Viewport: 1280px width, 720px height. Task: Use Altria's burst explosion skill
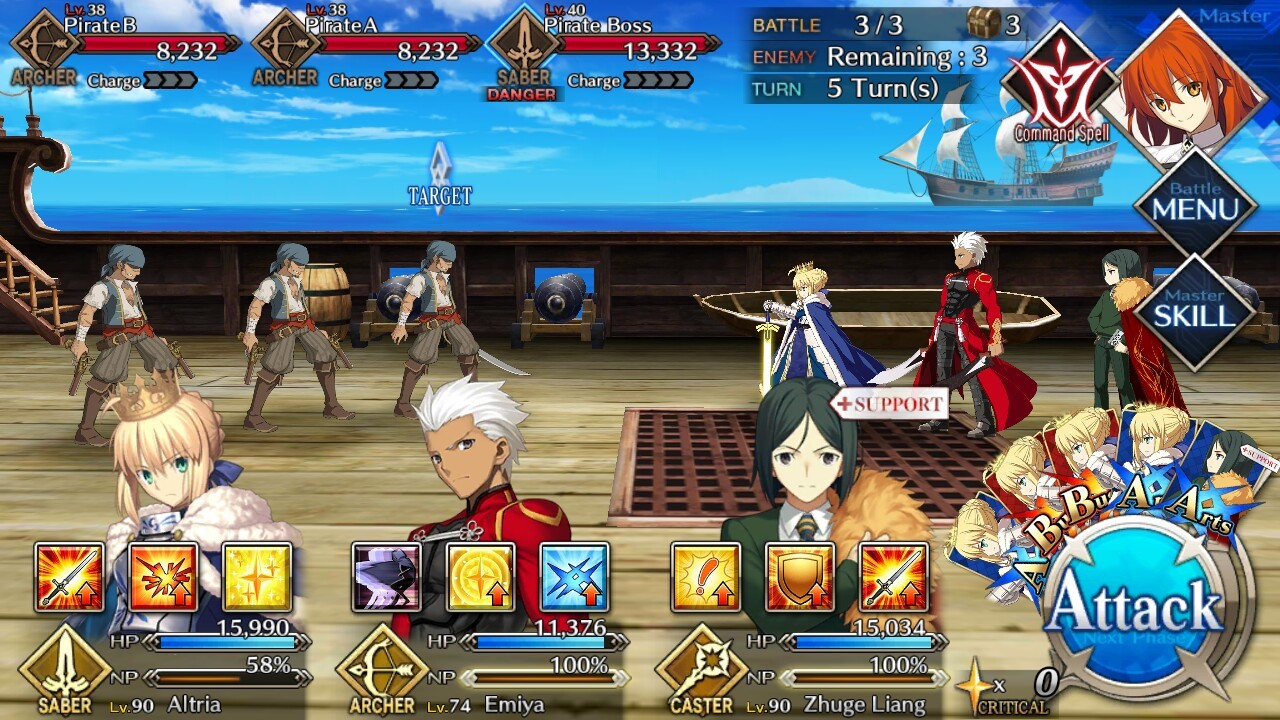pos(163,577)
